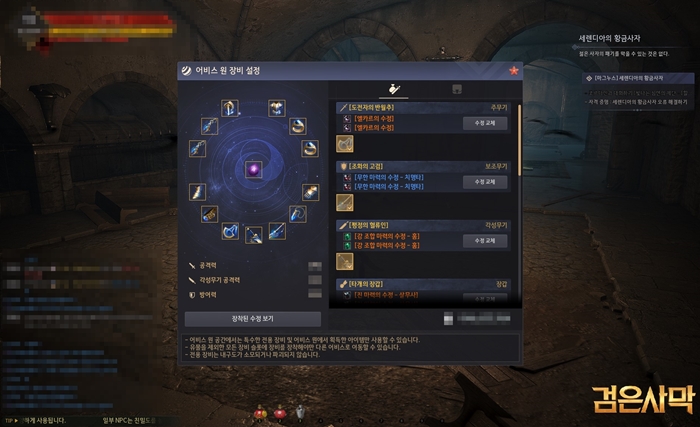Select the item icon under 행정의 혈류인

click(344, 261)
